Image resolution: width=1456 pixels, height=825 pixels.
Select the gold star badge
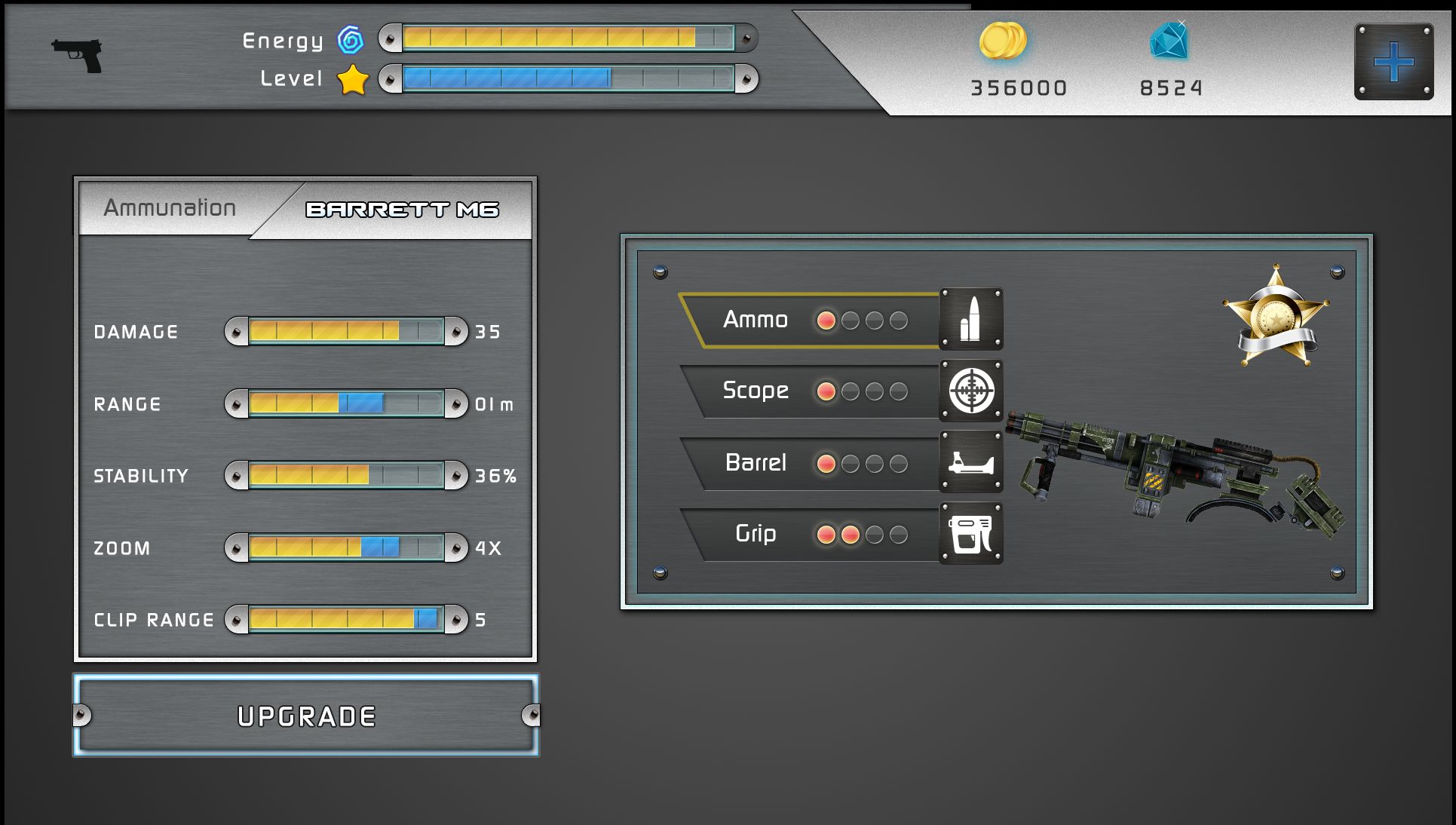point(1276,317)
